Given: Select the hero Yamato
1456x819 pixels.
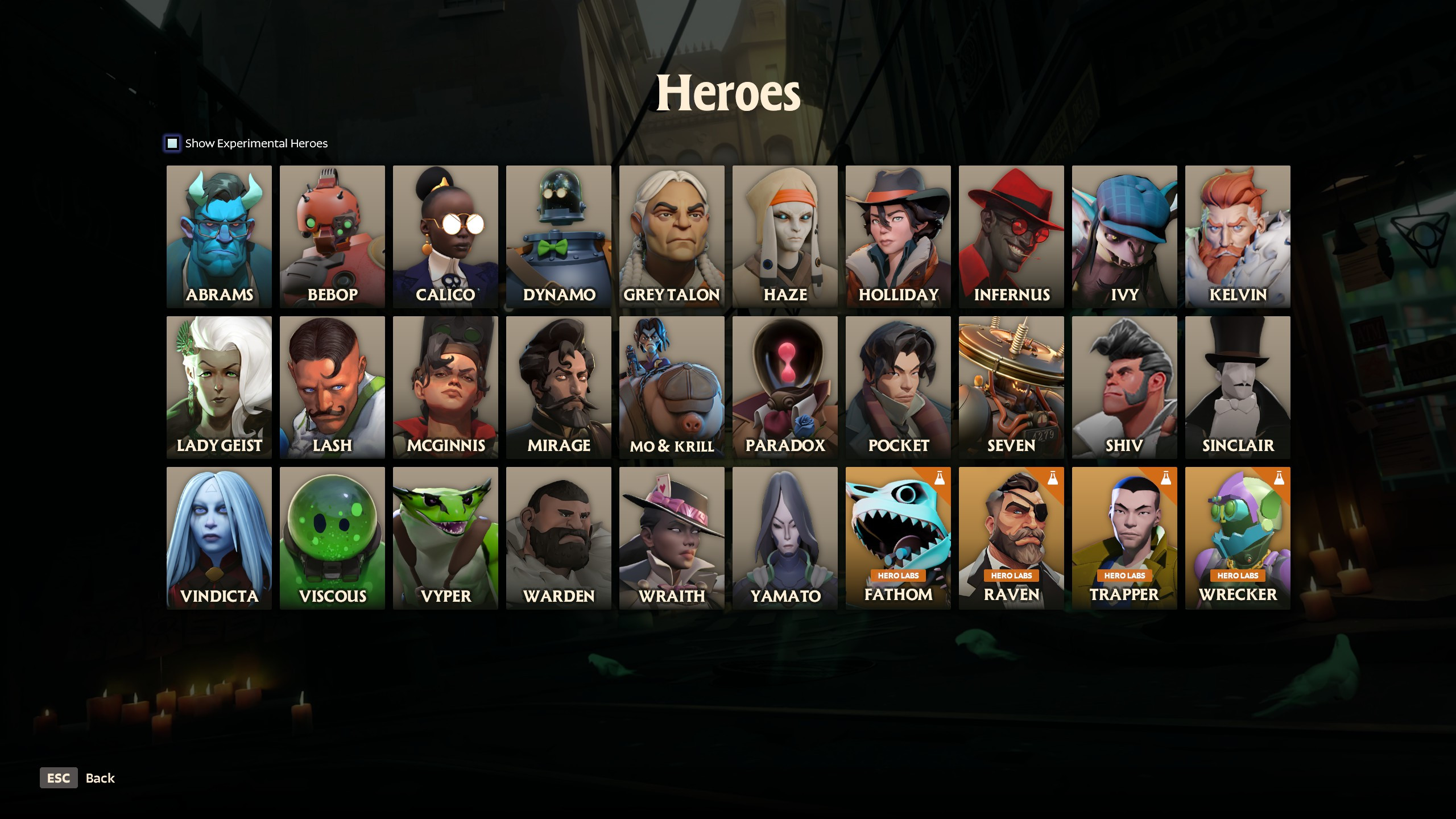Looking at the screenshot, I should coord(784,537).
